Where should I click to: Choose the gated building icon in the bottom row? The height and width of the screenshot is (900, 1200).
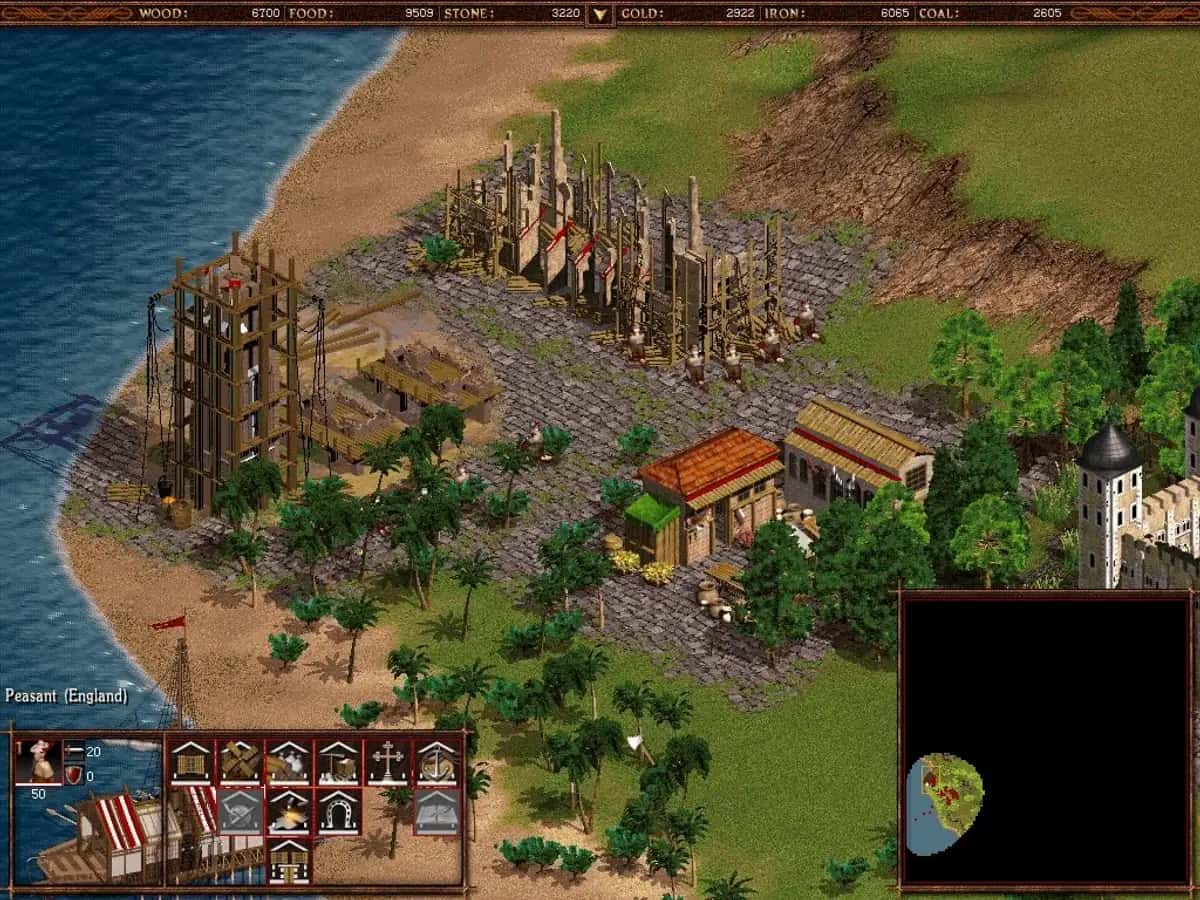click(x=289, y=859)
